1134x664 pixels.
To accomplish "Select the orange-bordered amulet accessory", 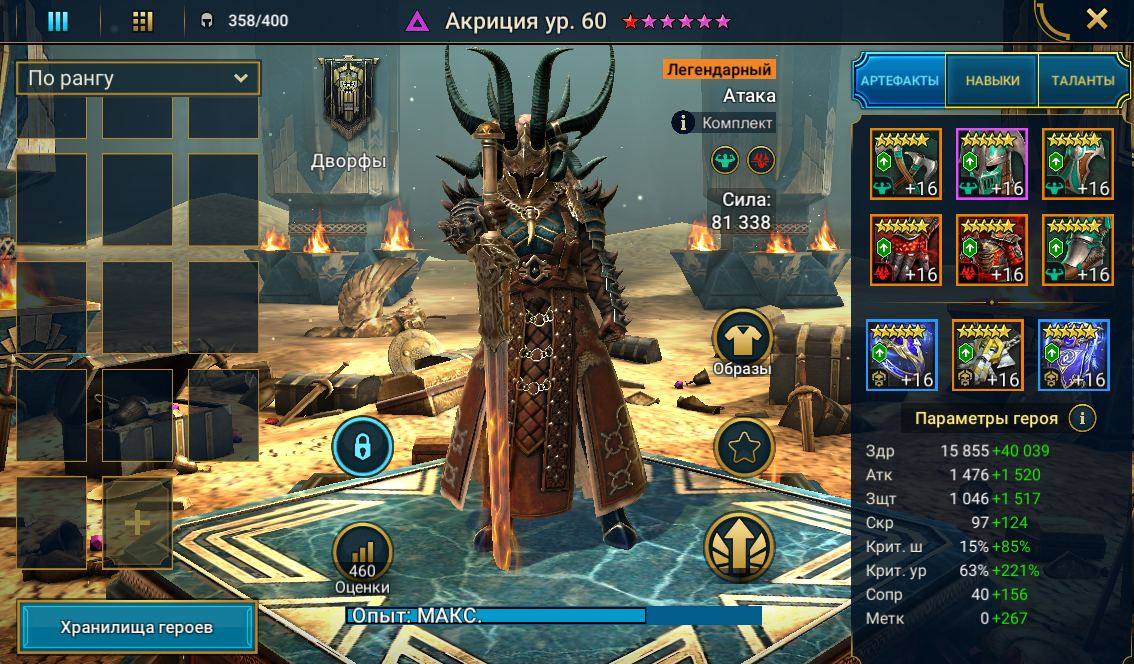I will tap(987, 355).
